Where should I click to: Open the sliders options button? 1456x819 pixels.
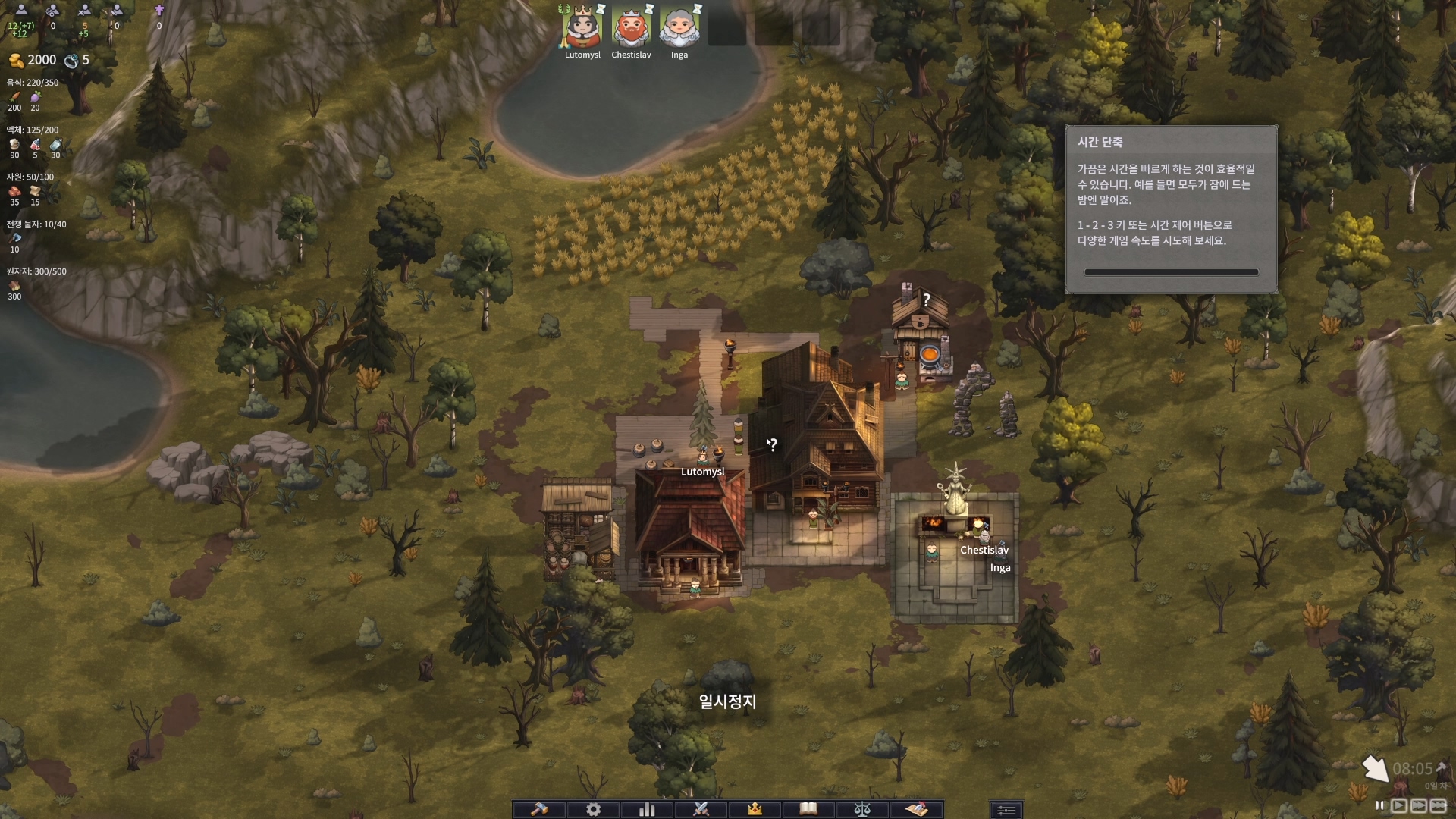tap(1006, 810)
